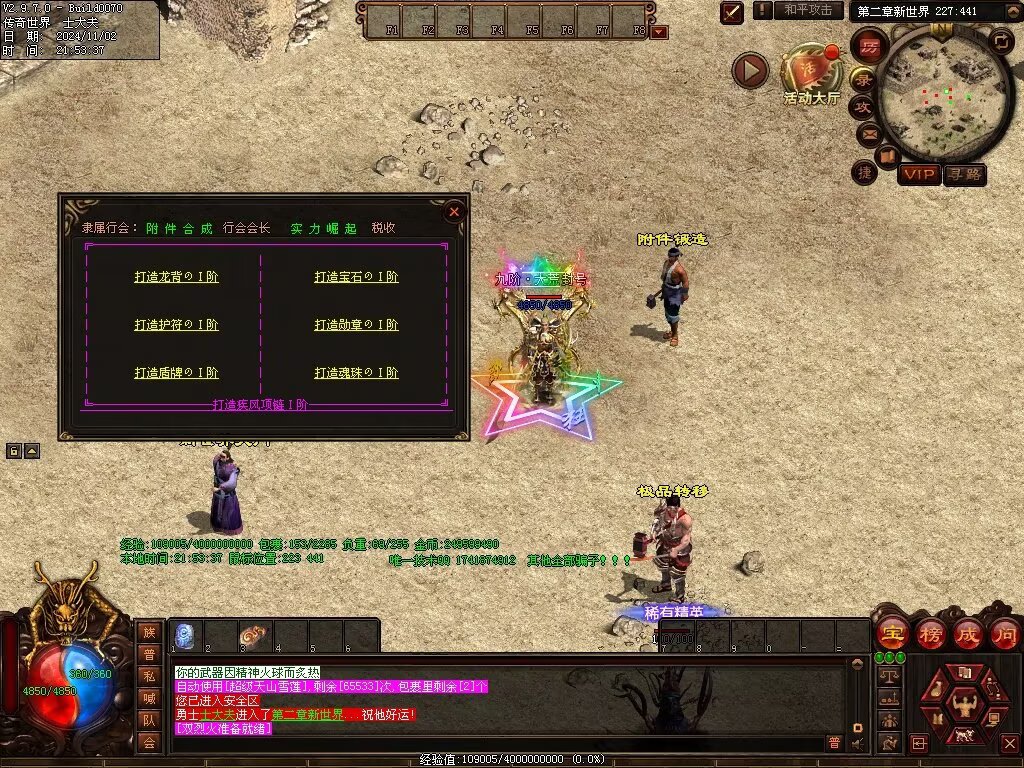Activate 寻路 pathfinding button
This screenshot has height=768, width=1024.
pos(965,175)
